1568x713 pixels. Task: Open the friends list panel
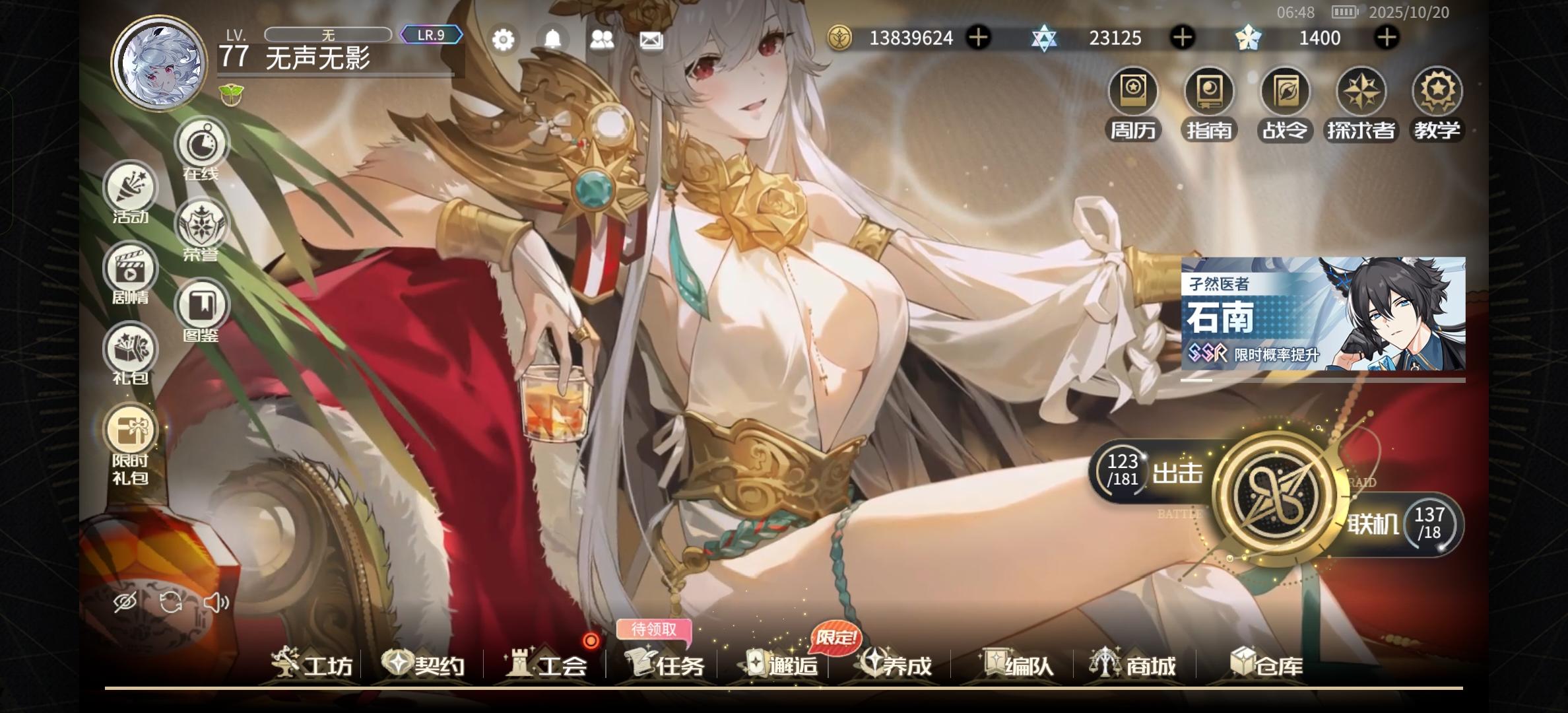[x=603, y=40]
